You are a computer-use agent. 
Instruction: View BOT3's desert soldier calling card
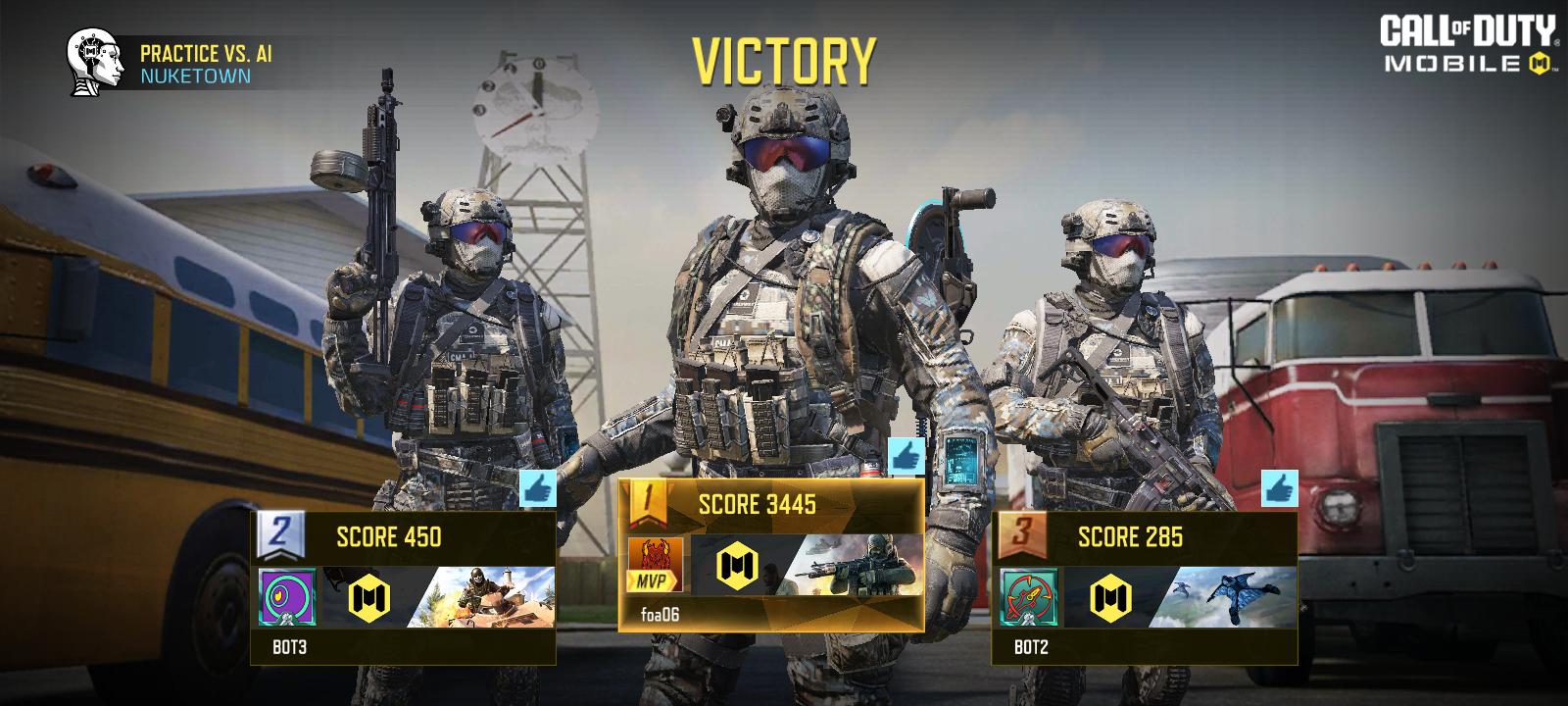click(x=485, y=597)
